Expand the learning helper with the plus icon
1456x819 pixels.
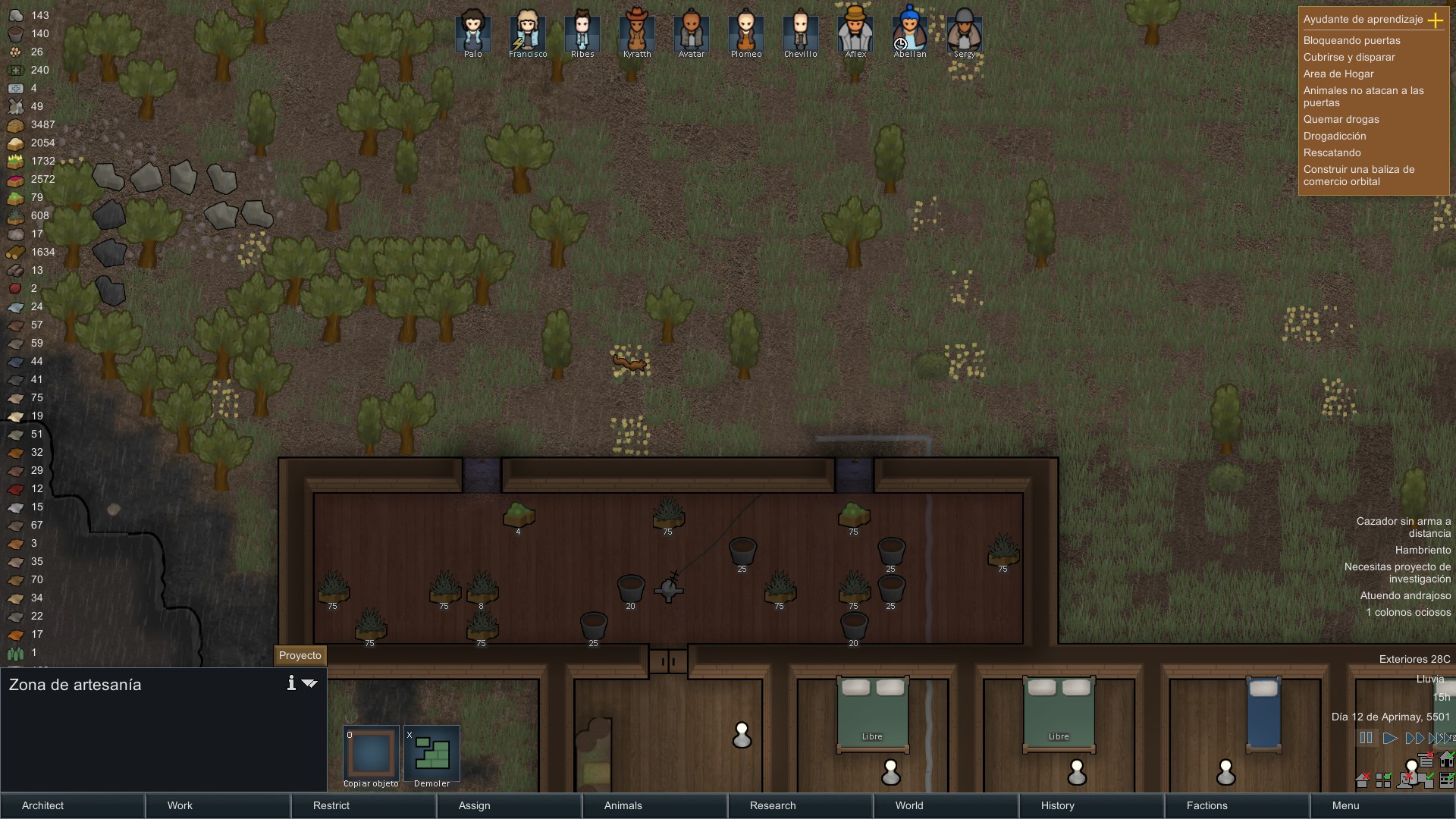click(1436, 21)
